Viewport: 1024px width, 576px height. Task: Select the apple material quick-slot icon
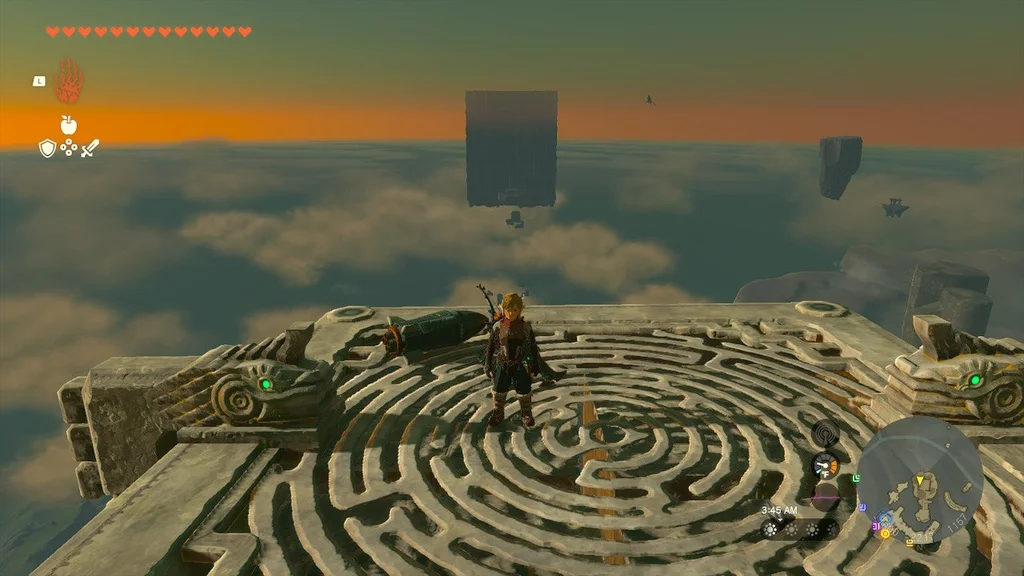pos(68,125)
